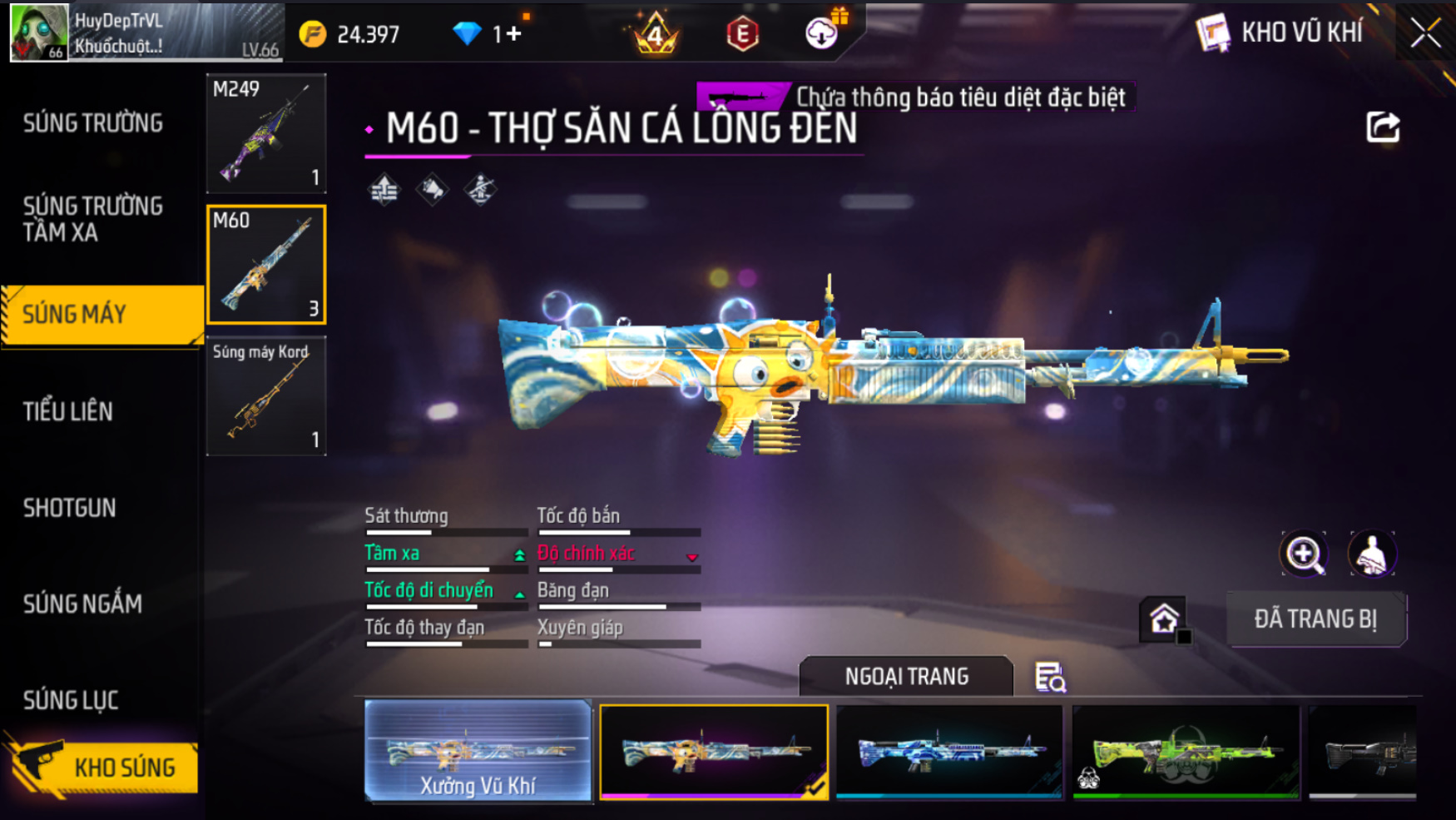Select the Súng Trường category
This screenshot has height=820, width=1456.
point(92,123)
